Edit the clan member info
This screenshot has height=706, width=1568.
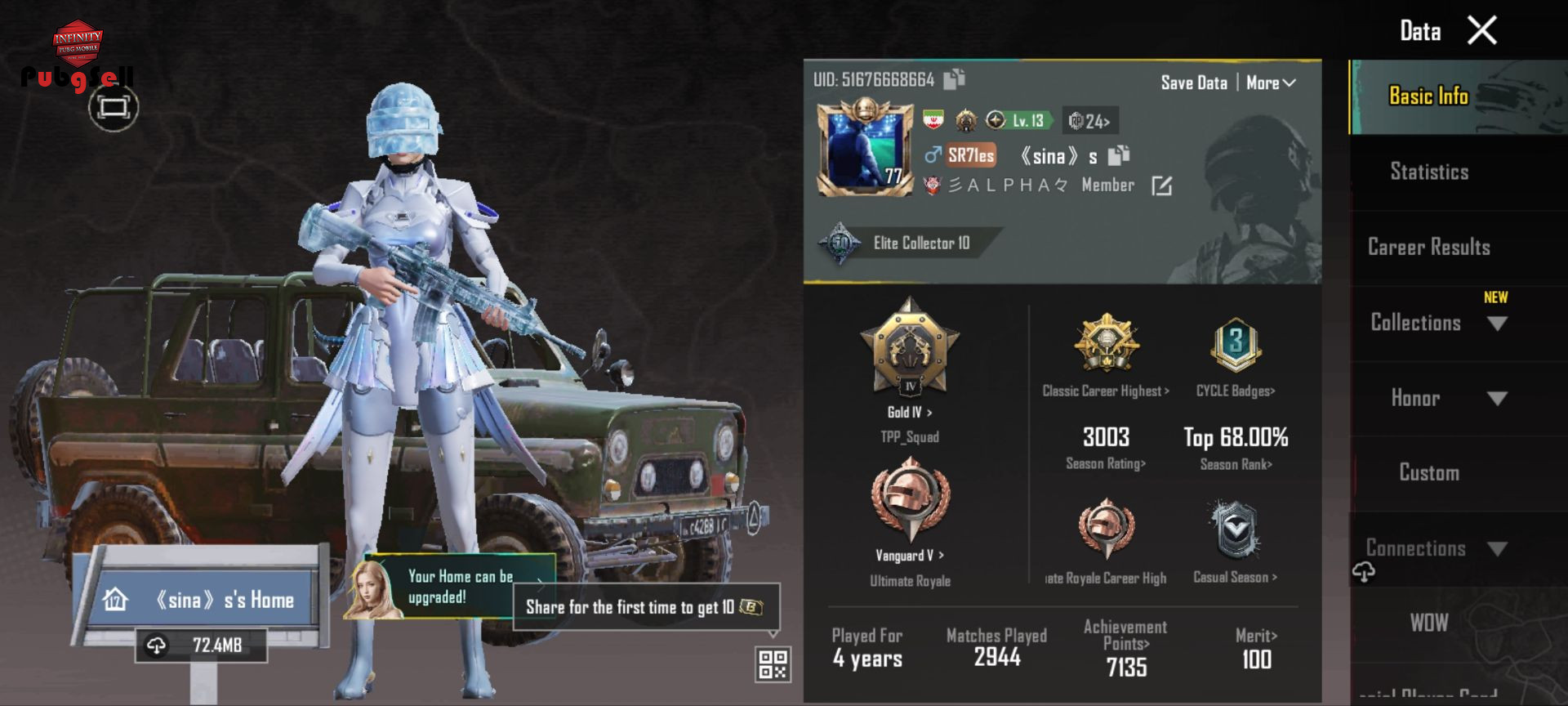tap(1161, 186)
